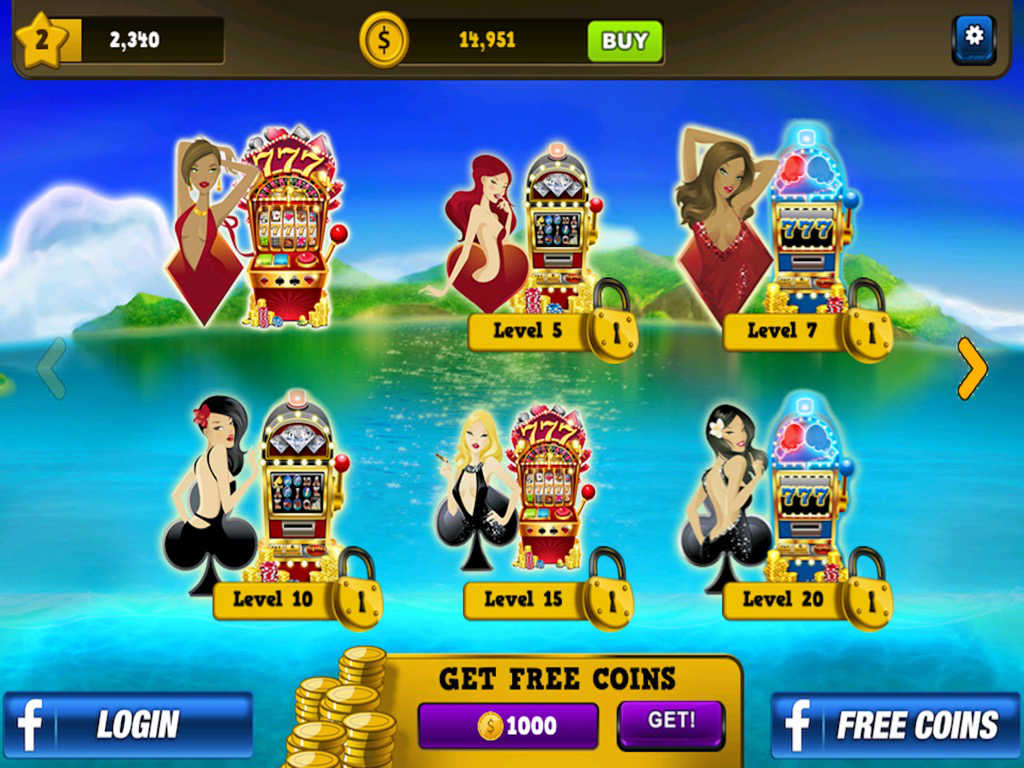Go to previous page with left arrow
This screenshot has height=768, width=1024.
coord(52,368)
